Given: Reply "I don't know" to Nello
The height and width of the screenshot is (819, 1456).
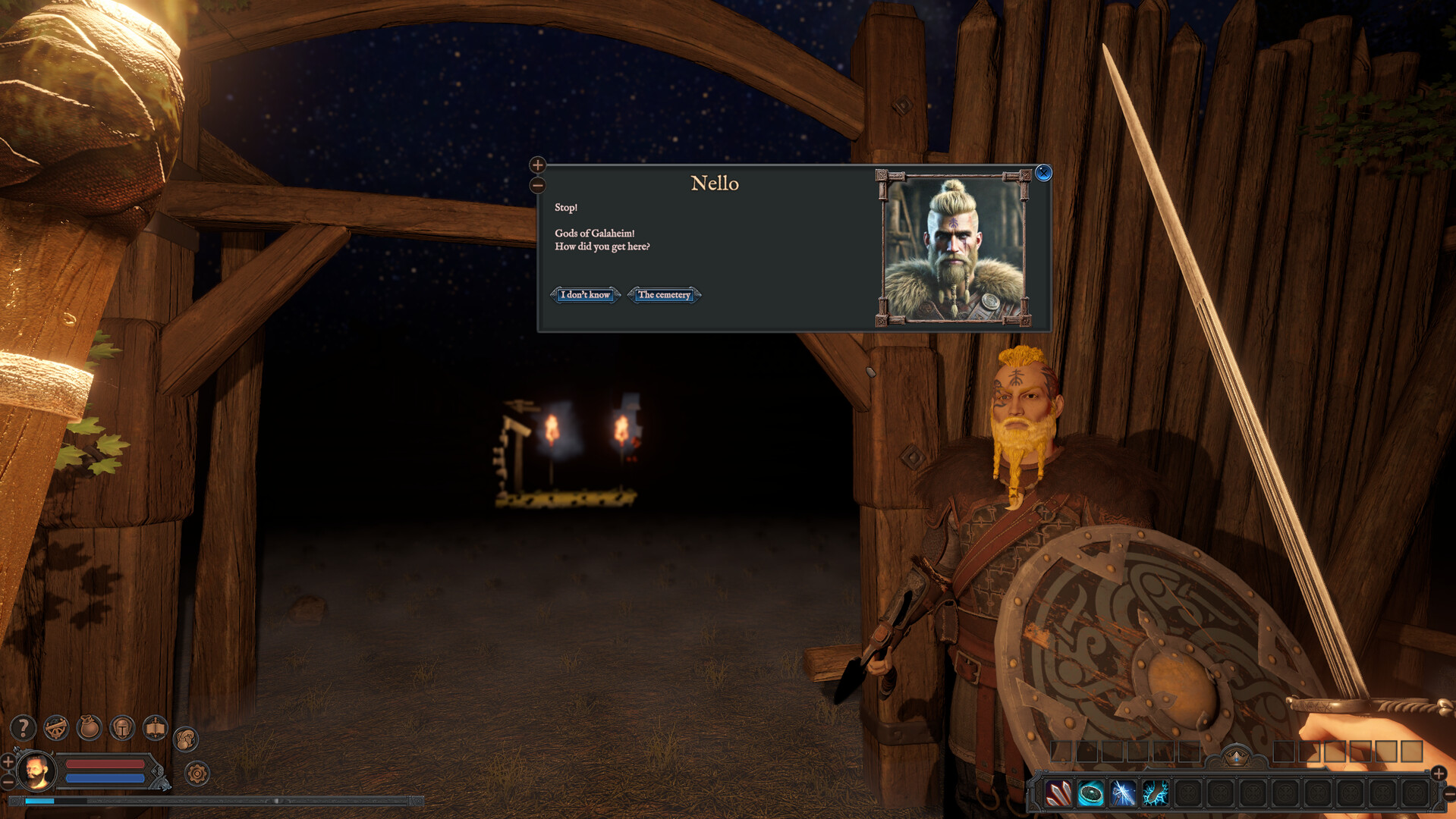Looking at the screenshot, I should [x=585, y=295].
